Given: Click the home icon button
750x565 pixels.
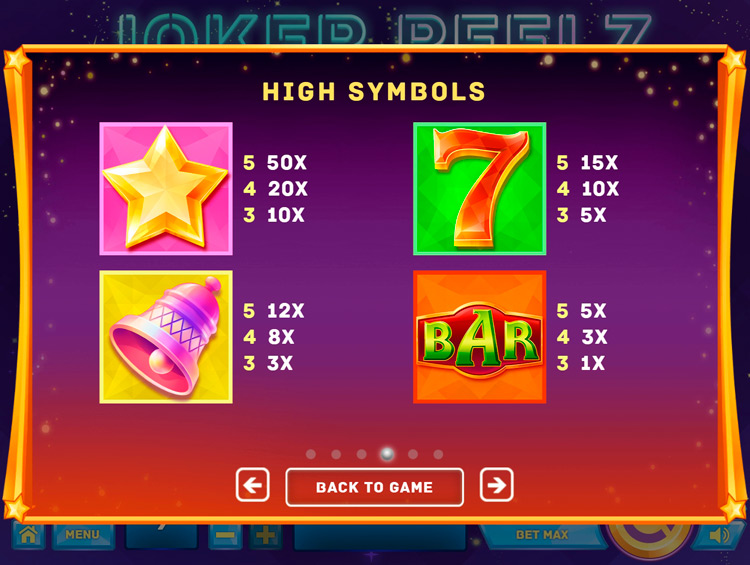Looking at the screenshot, I should [28, 537].
